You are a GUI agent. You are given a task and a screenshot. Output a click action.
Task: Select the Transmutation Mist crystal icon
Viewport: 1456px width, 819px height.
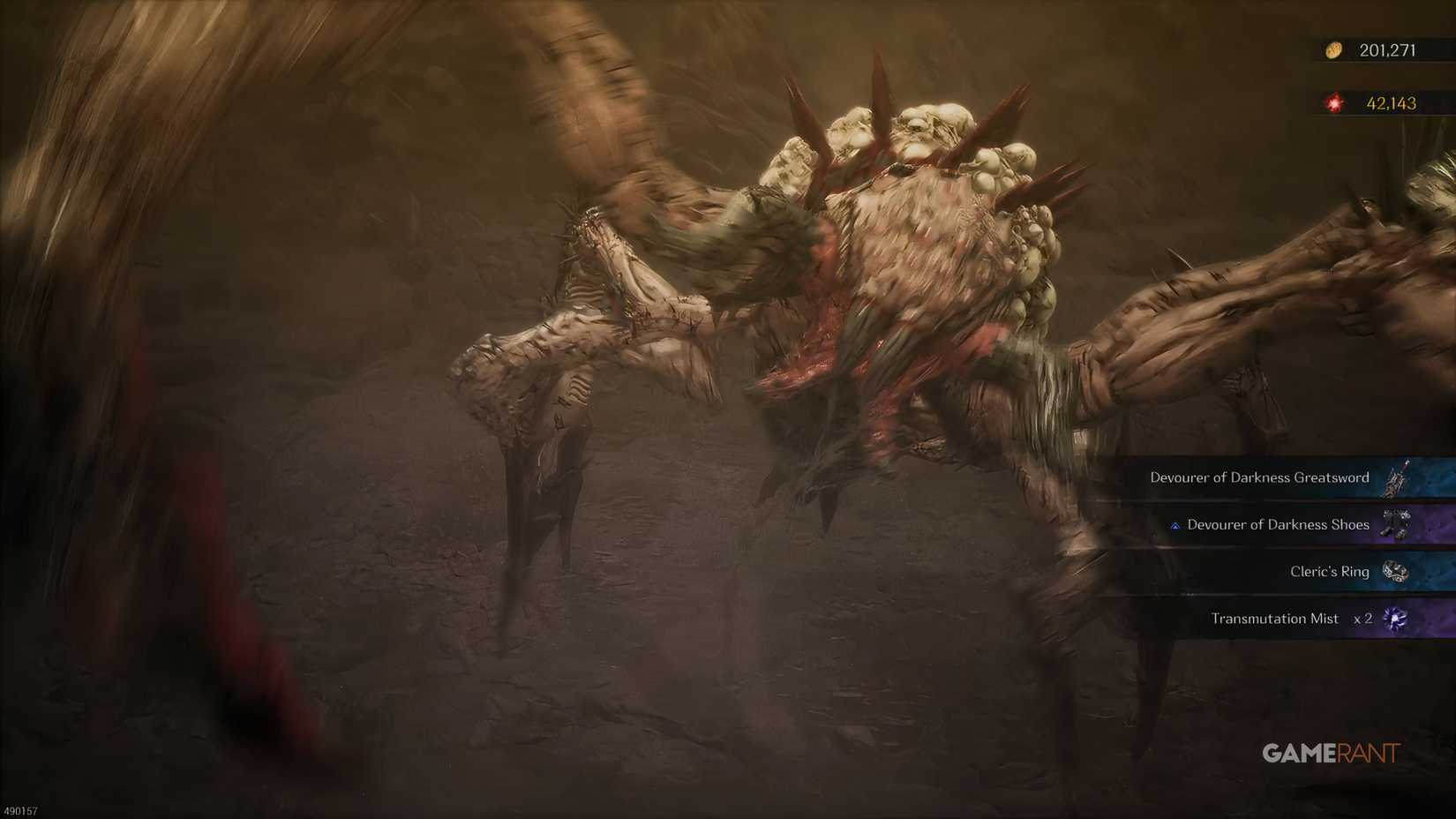click(1396, 619)
